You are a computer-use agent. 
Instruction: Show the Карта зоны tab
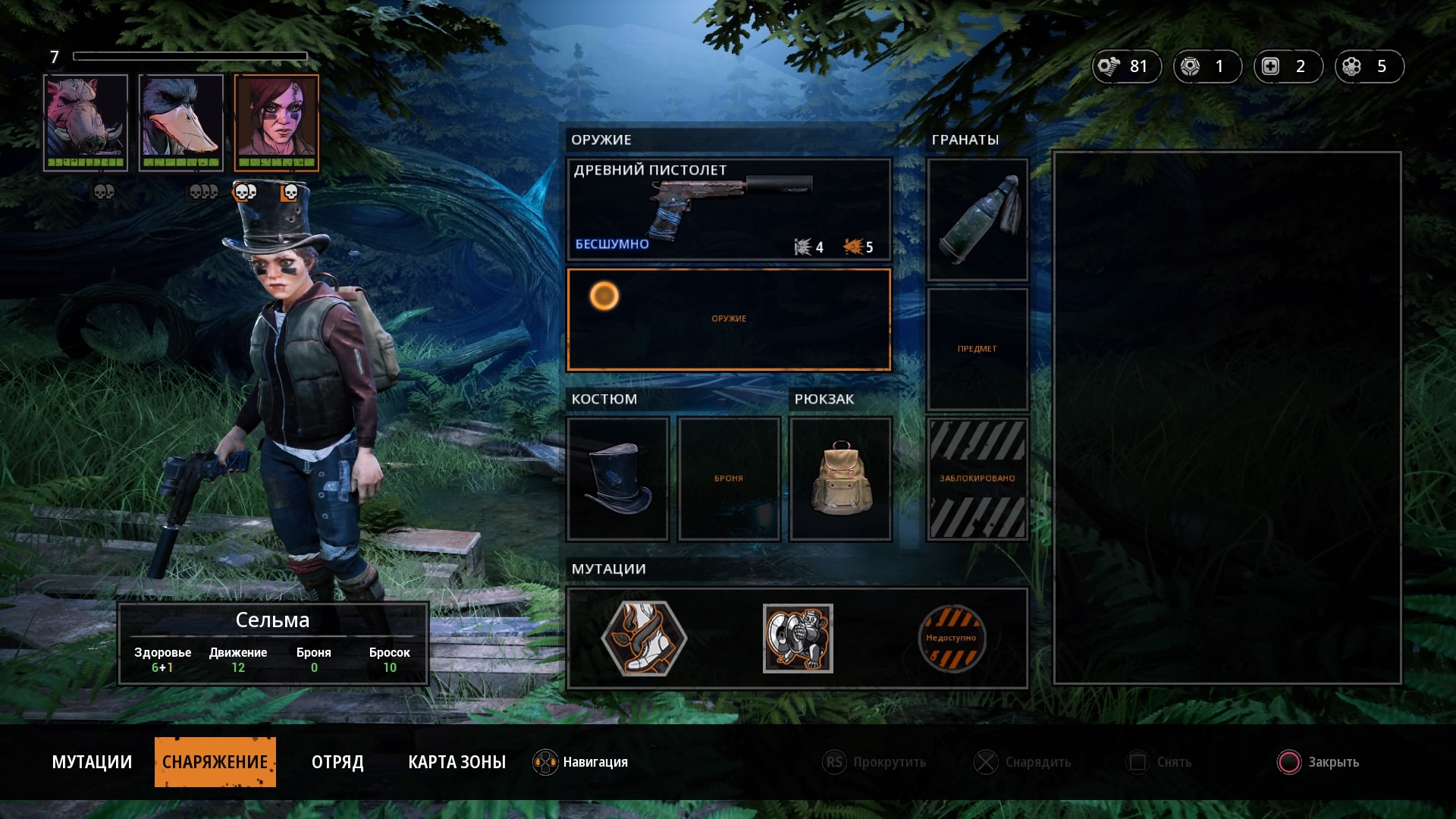click(457, 762)
